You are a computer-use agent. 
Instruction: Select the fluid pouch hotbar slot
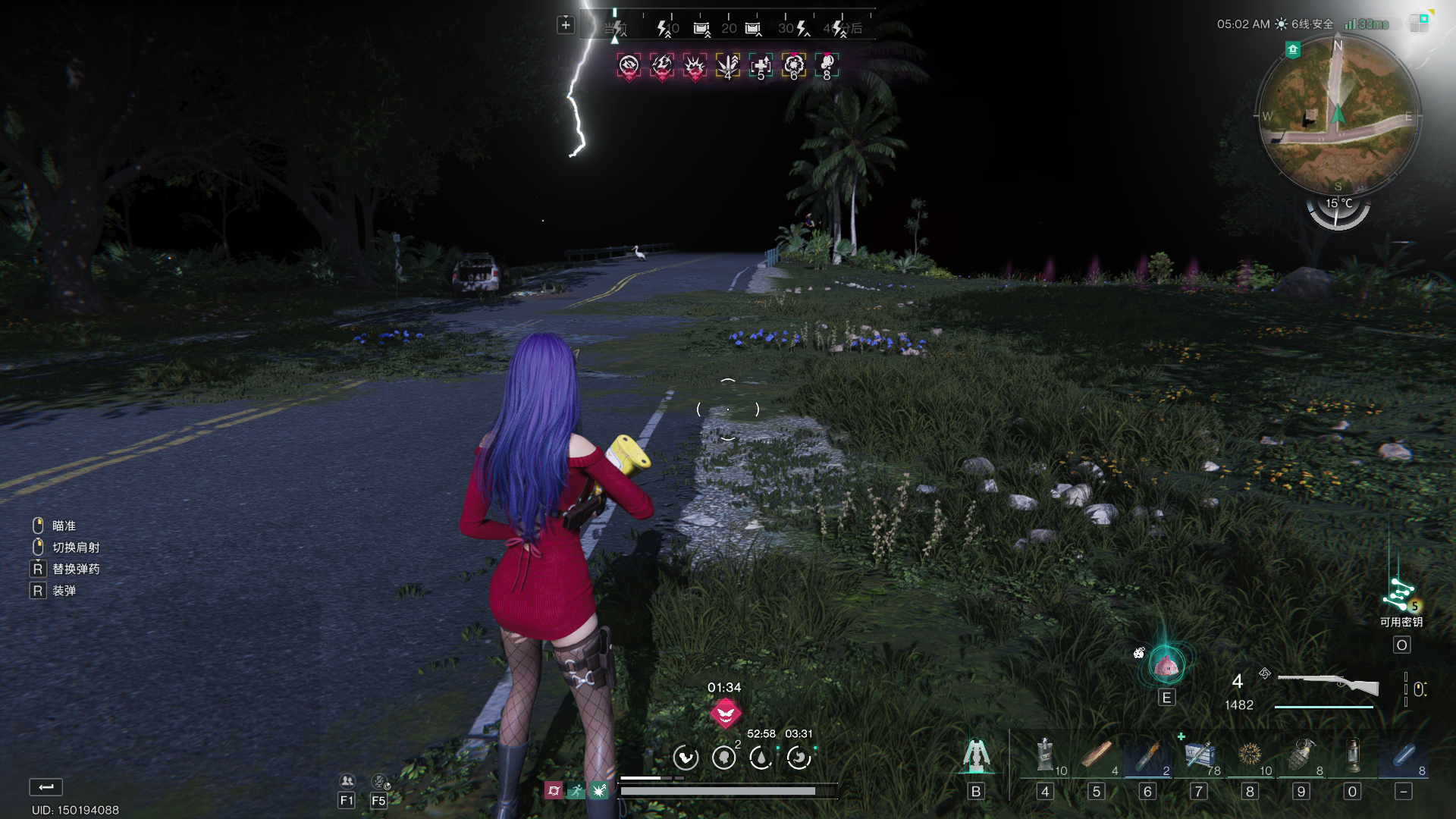tap(1045, 756)
